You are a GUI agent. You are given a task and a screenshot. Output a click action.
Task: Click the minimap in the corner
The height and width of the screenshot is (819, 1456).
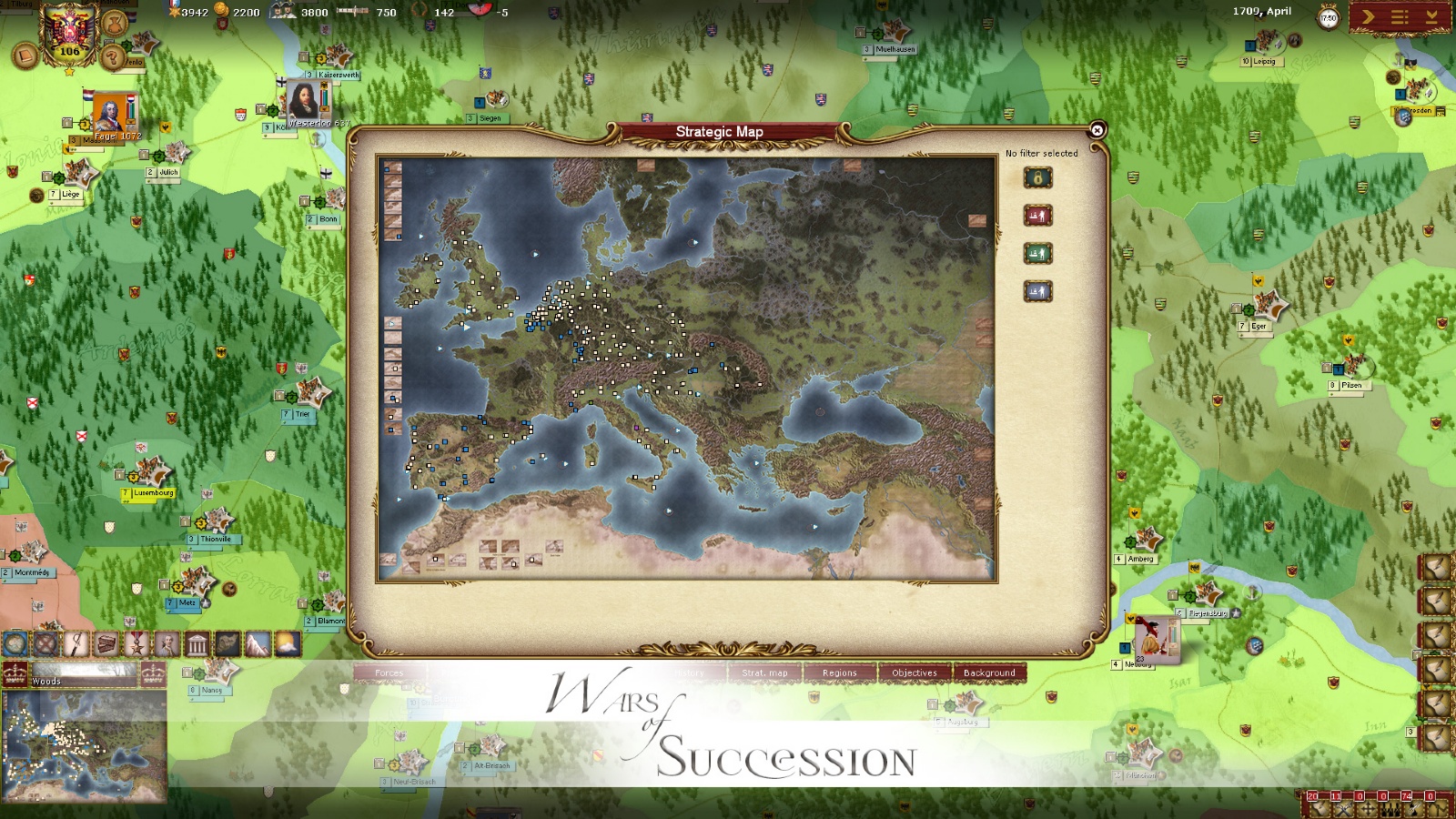click(84, 745)
